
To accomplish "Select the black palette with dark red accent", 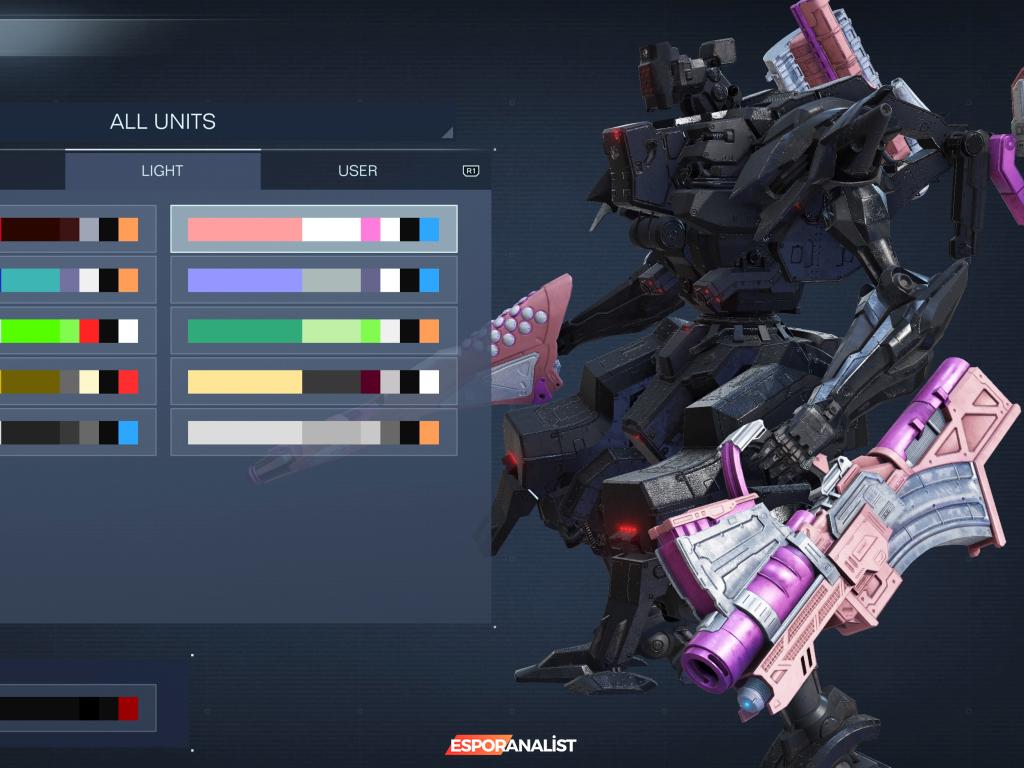I will coord(70,709).
